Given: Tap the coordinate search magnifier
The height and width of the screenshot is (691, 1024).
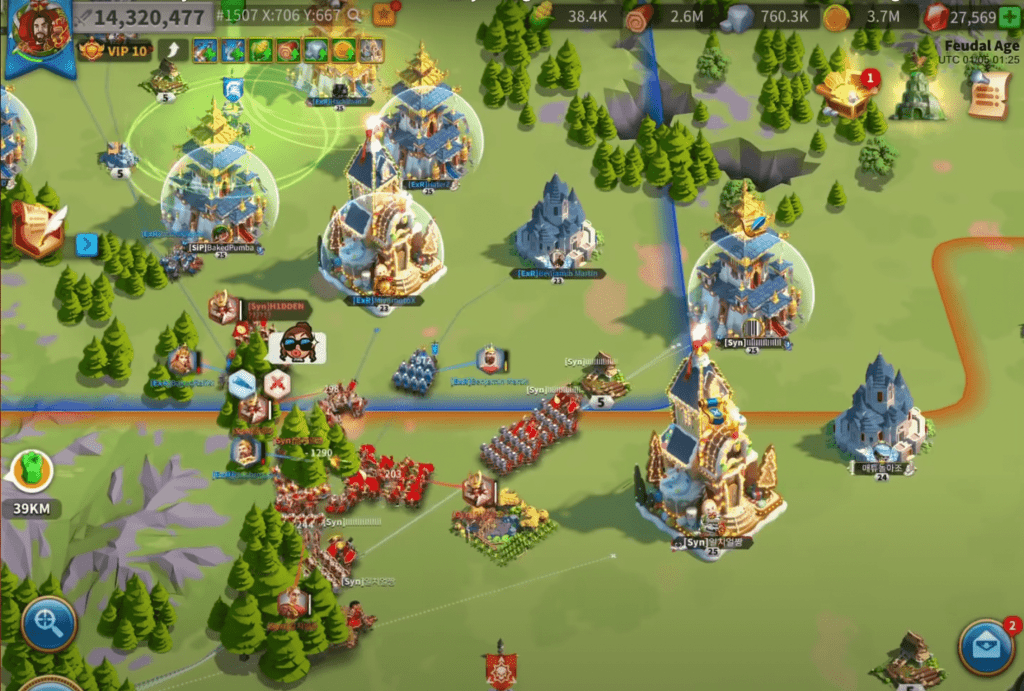Looking at the screenshot, I should point(354,17).
